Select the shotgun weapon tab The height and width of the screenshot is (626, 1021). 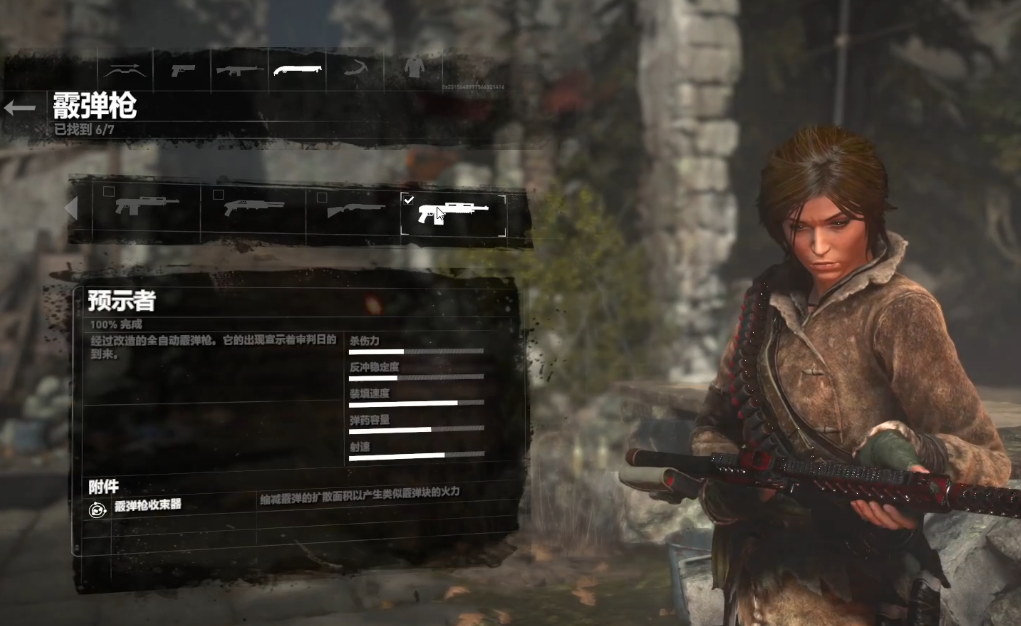coord(299,71)
